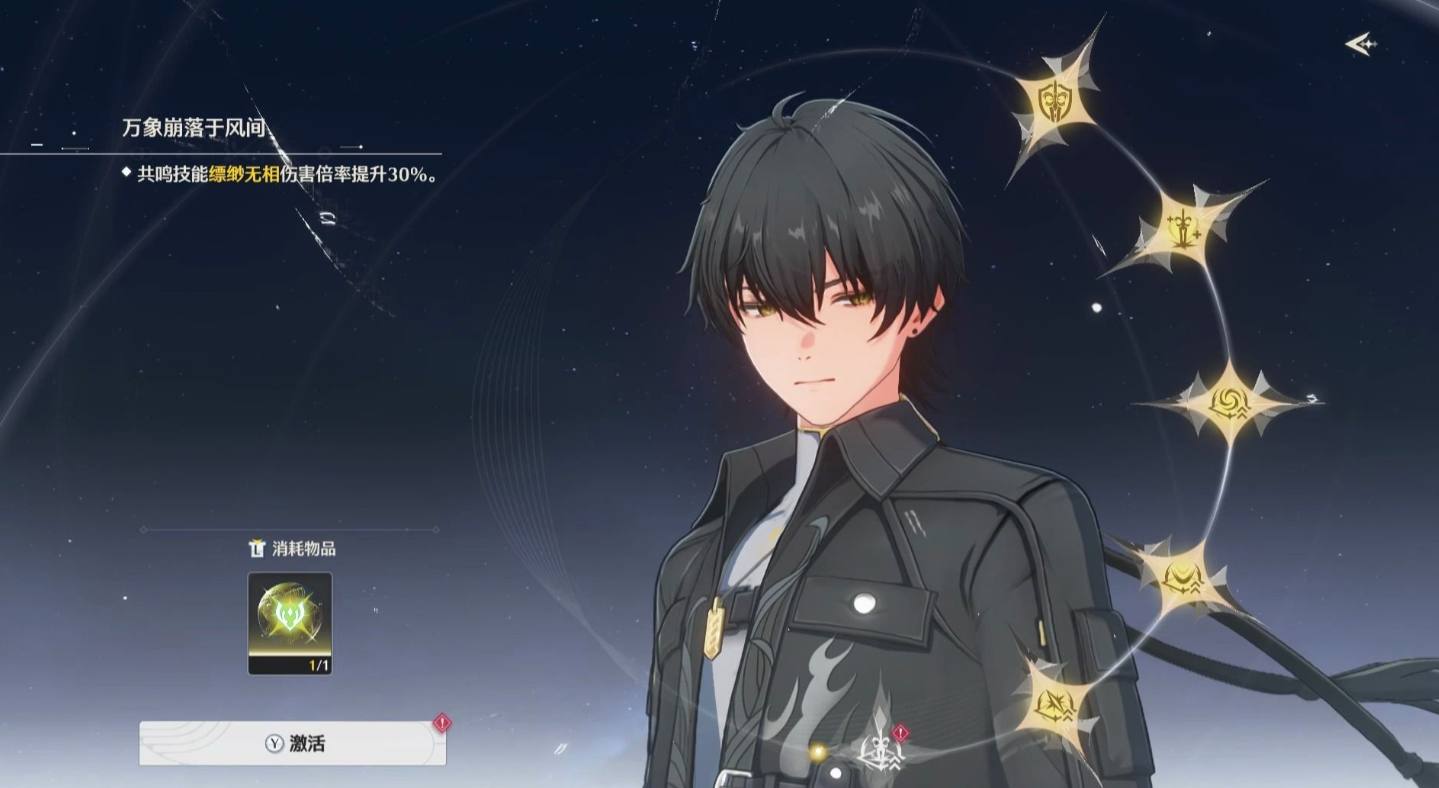The height and width of the screenshot is (788, 1439).
Task: Select the green consumable item slot
Action: [290, 622]
